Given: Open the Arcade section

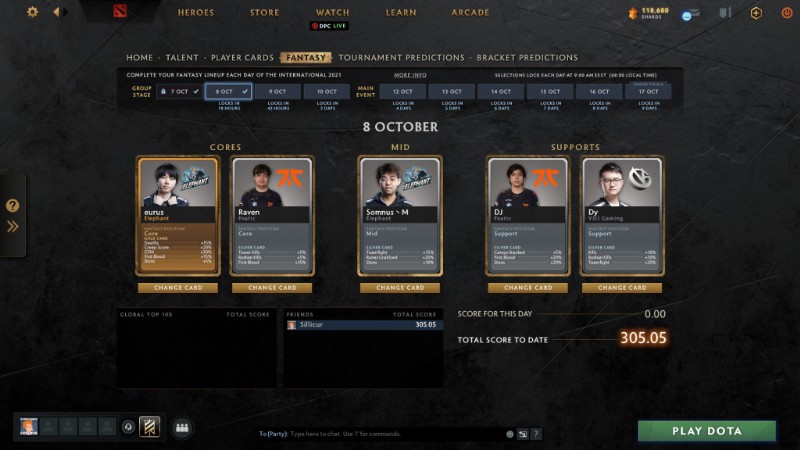Looking at the screenshot, I should (470, 13).
